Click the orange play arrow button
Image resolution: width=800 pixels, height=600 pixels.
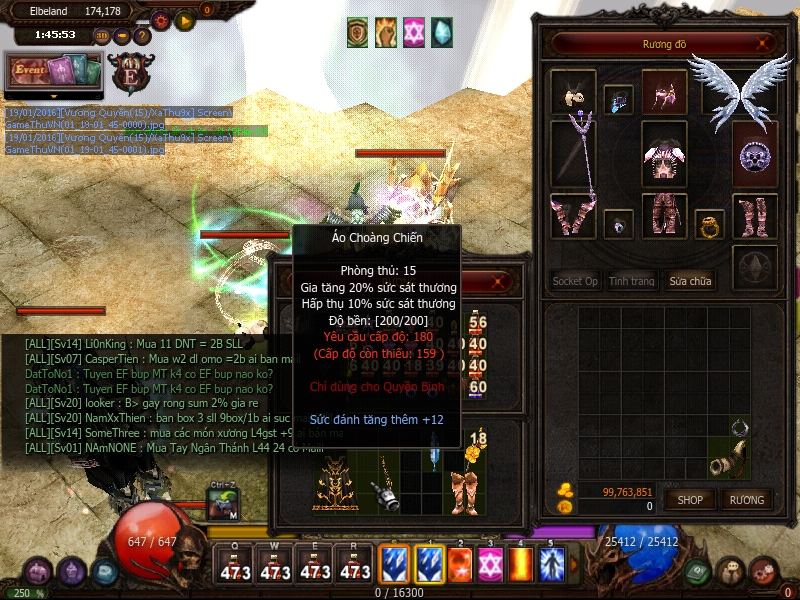[184, 19]
